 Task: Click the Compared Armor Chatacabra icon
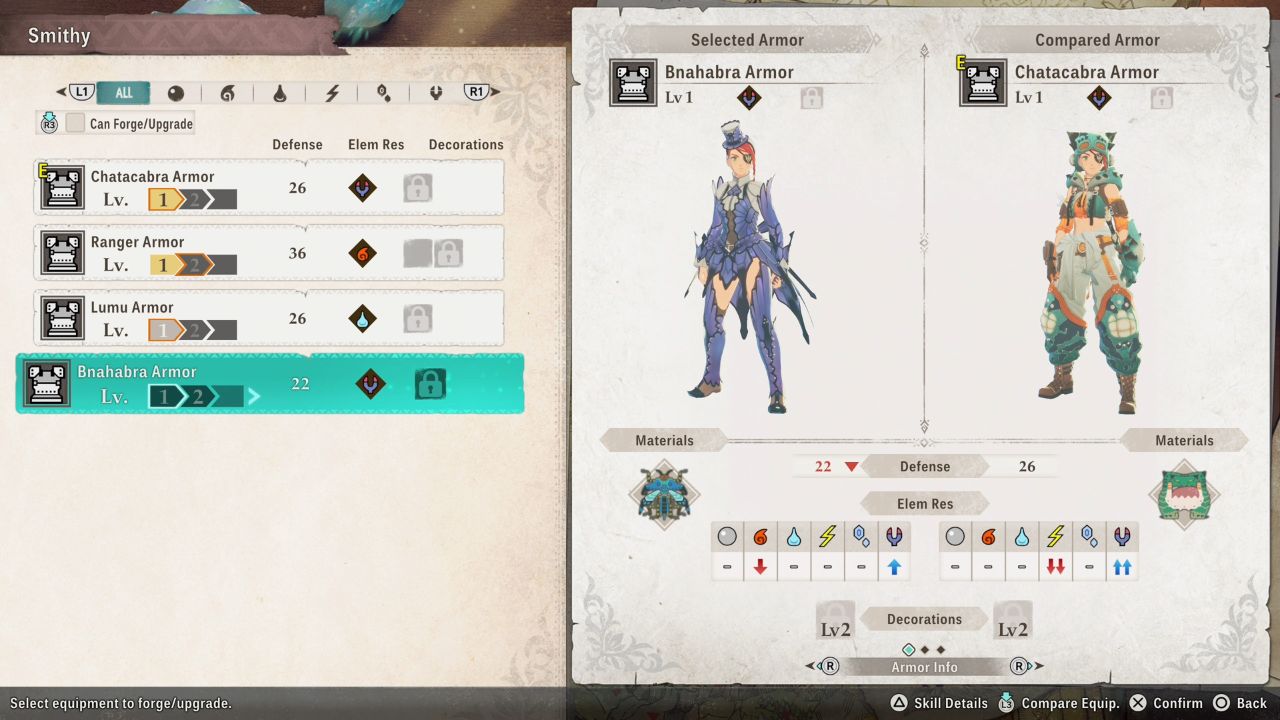point(983,83)
